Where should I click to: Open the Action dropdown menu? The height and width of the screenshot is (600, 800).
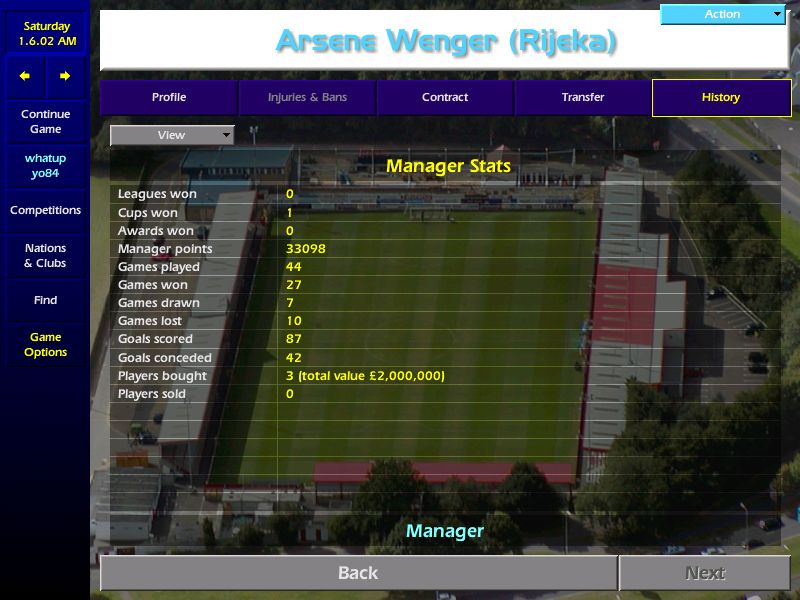click(723, 14)
